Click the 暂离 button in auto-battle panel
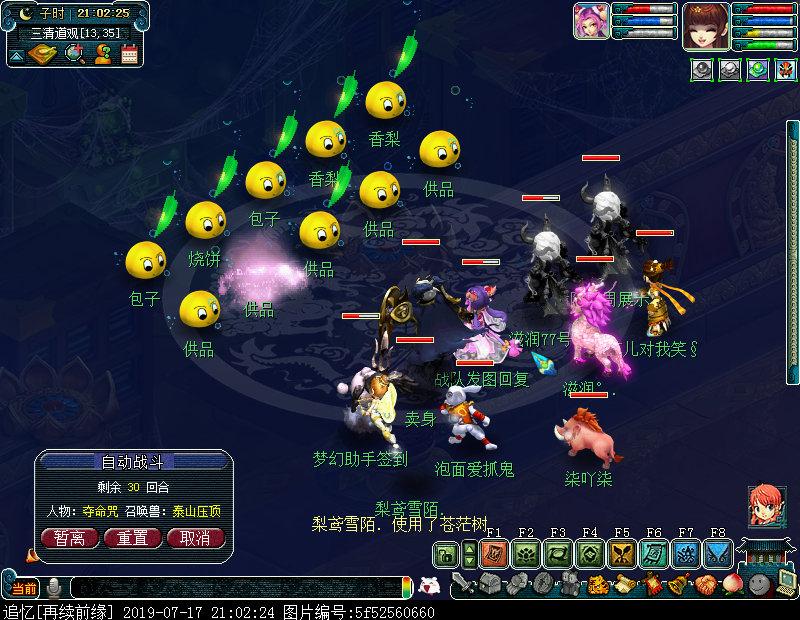 69,537
